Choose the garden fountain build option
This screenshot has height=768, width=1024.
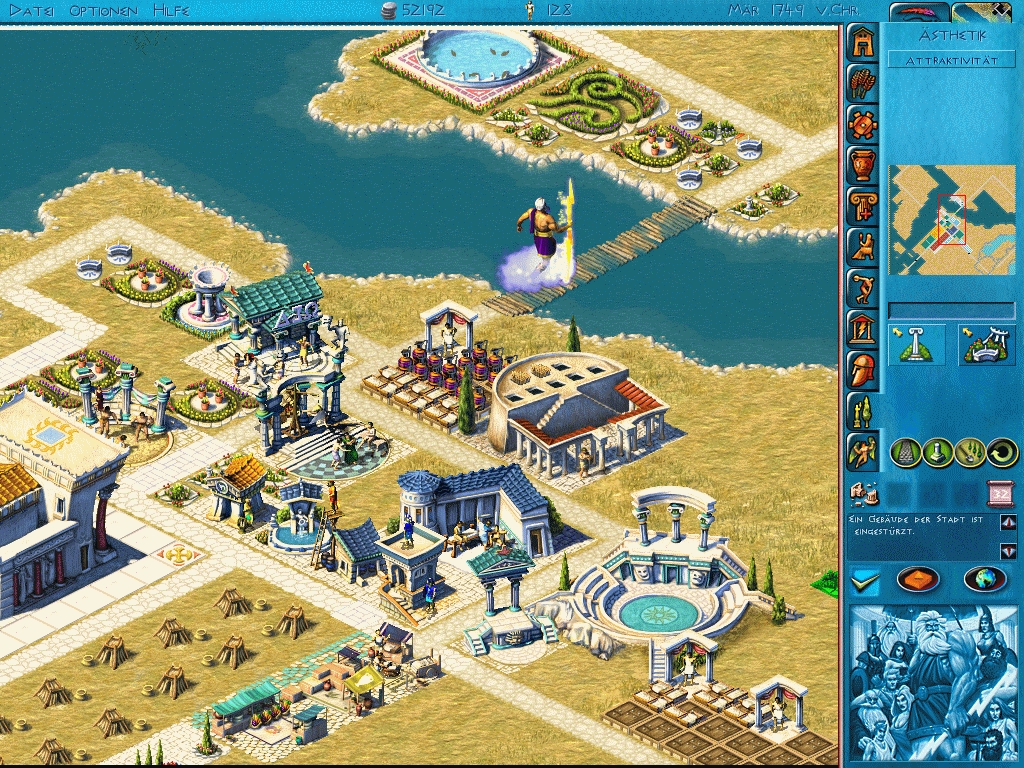[987, 344]
